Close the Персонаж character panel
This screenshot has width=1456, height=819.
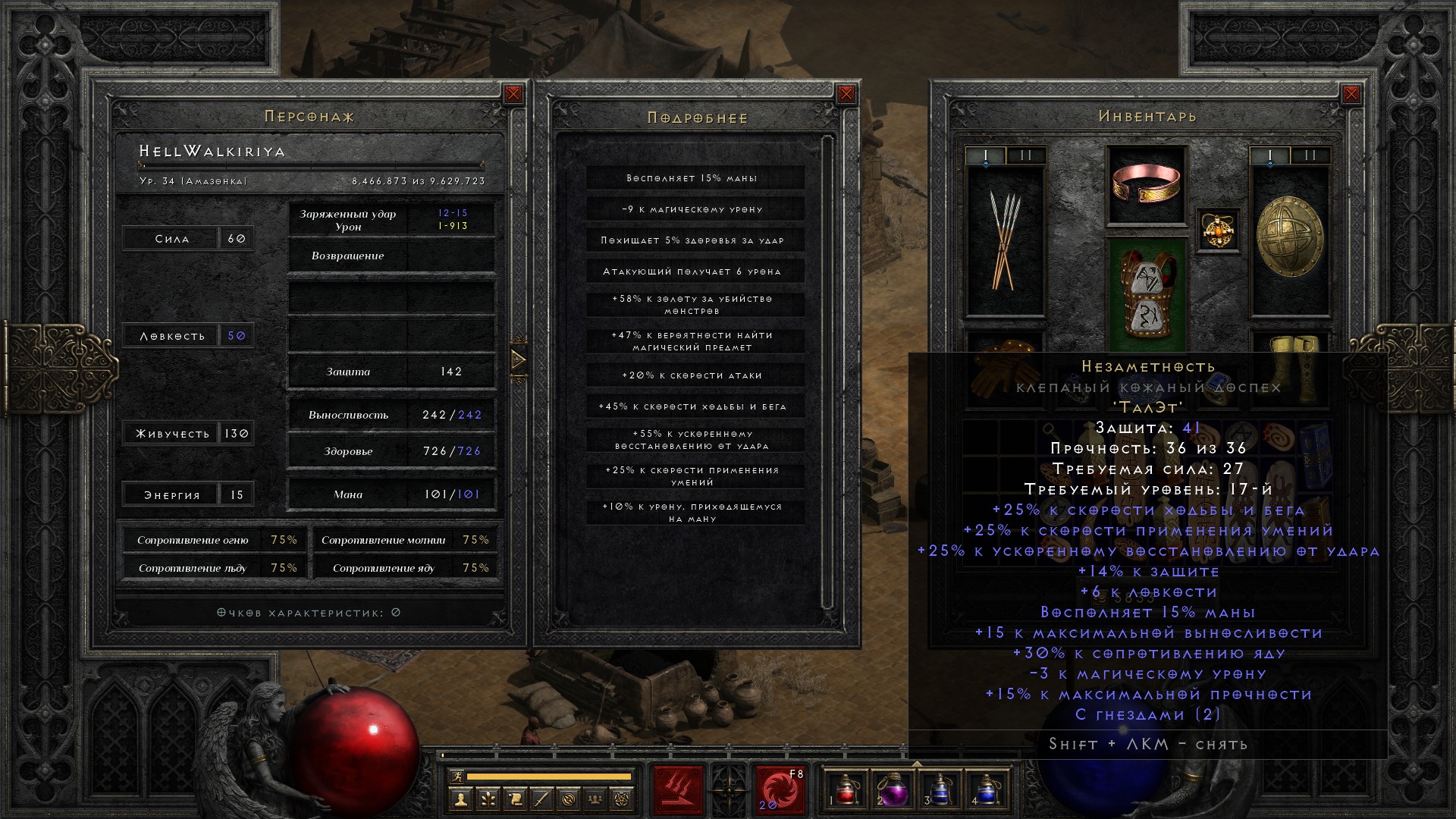pos(513,94)
